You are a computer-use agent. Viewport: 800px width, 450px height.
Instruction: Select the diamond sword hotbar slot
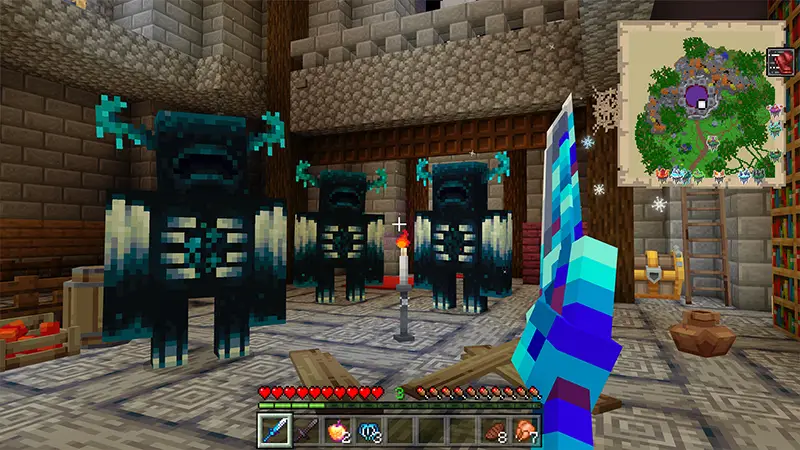(x=275, y=430)
